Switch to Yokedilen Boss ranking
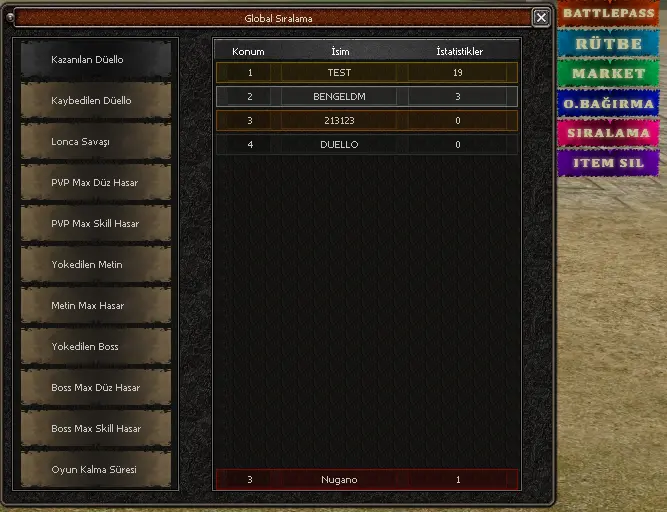 (x=96, y=347)
